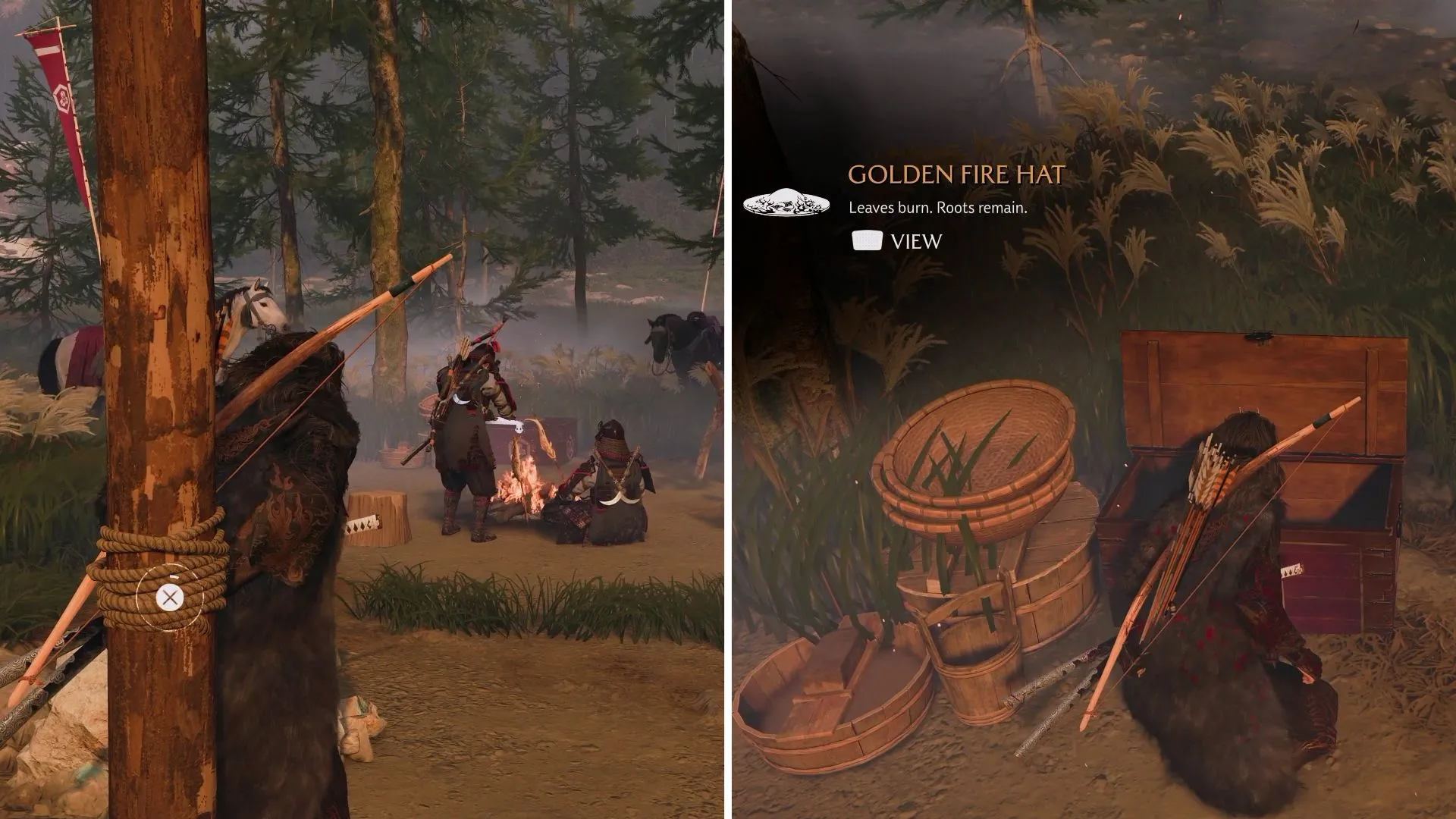
Task: Click the VIEW button
Action: pyautogui.click(x=915, y=242)
